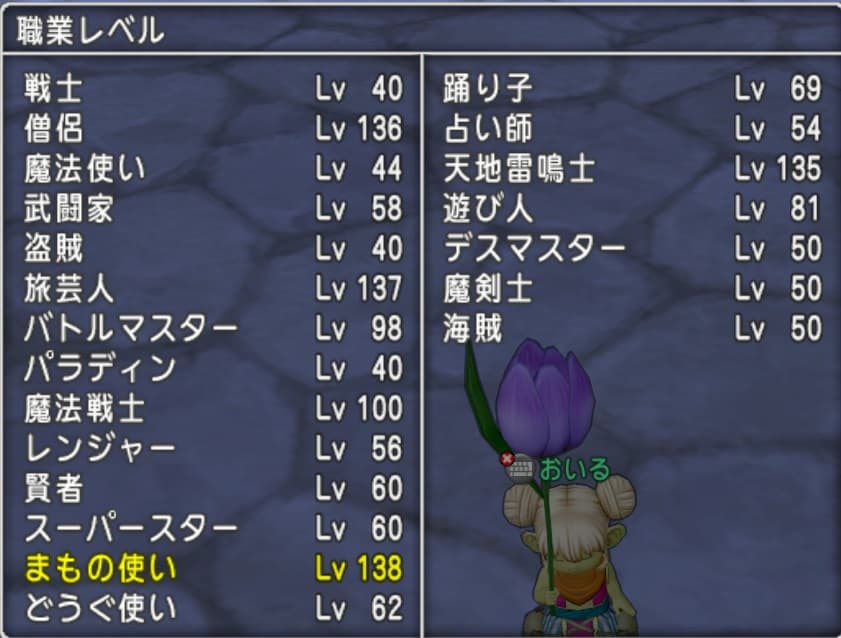The height and width of the screenshot is (638, 841).
Task: Select the スーパースター row
Action: (x=131, y=529)
